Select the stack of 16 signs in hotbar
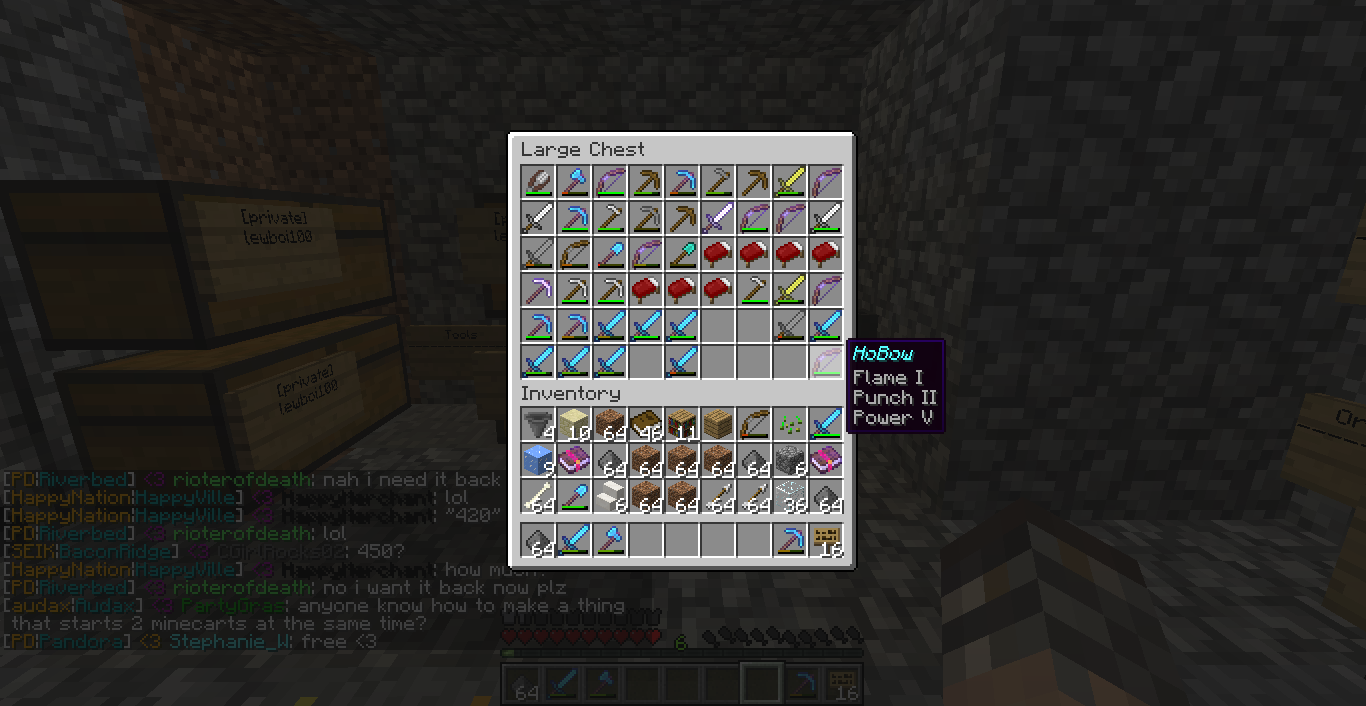 click(x=826, y=542)
